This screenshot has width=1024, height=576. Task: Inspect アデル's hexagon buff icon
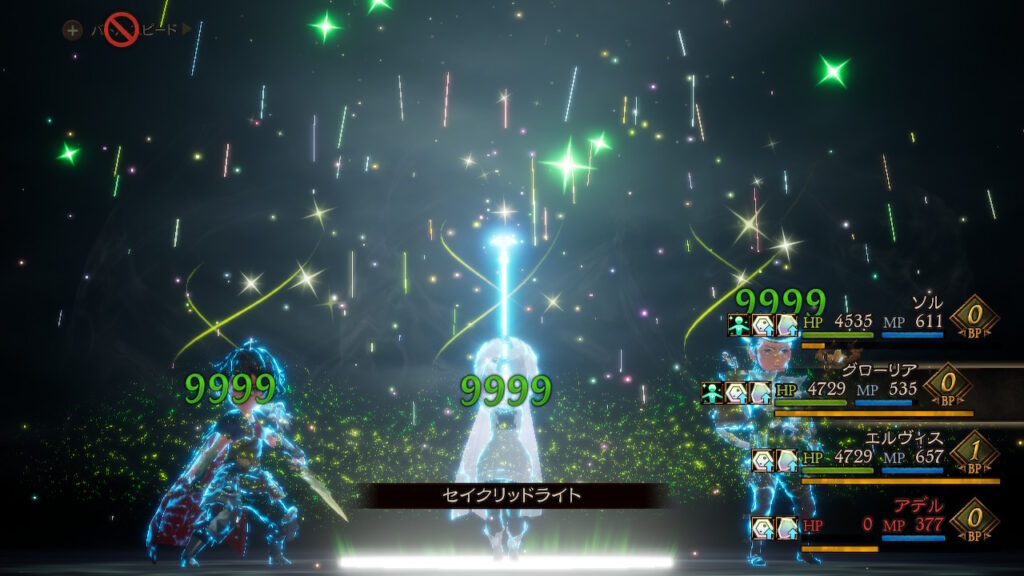(763, 527)
